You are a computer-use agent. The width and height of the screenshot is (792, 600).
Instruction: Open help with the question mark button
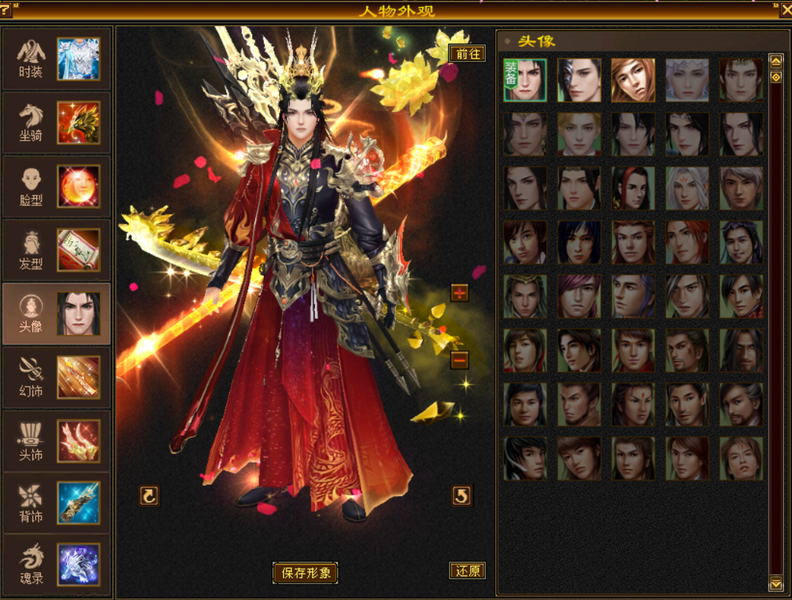coord(6,11)
